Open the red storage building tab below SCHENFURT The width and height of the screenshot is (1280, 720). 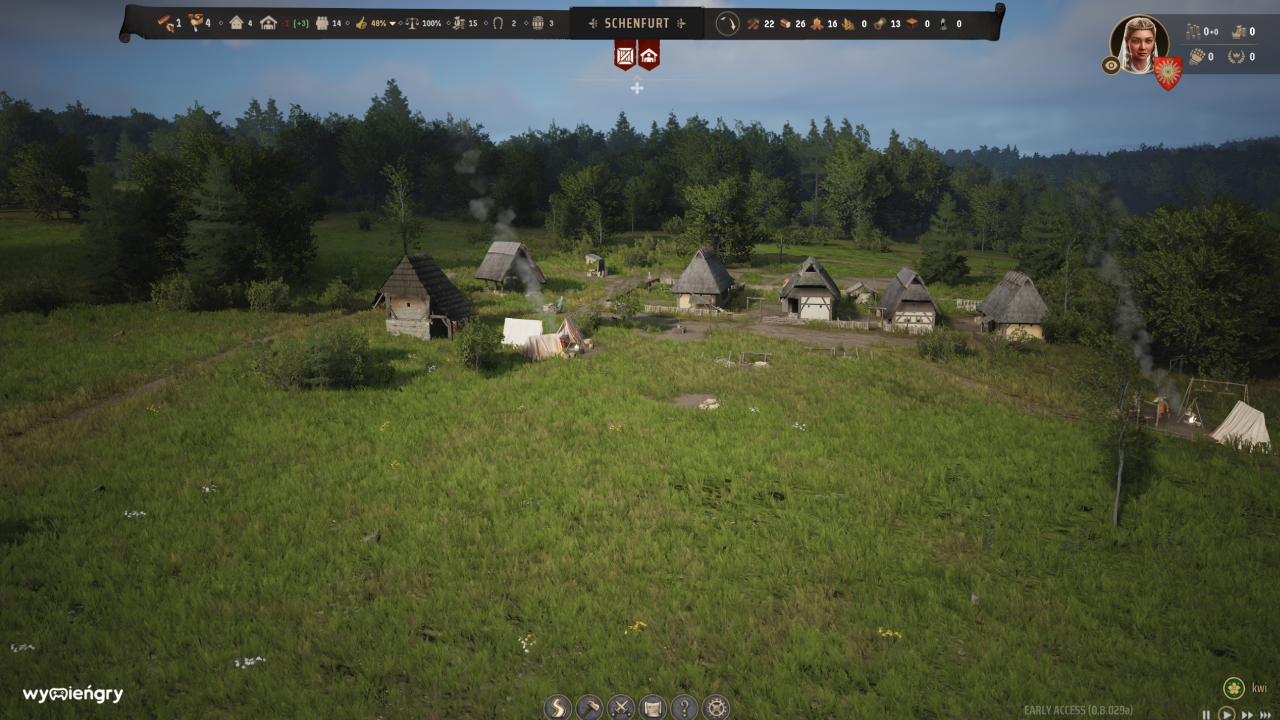point(625,57)
